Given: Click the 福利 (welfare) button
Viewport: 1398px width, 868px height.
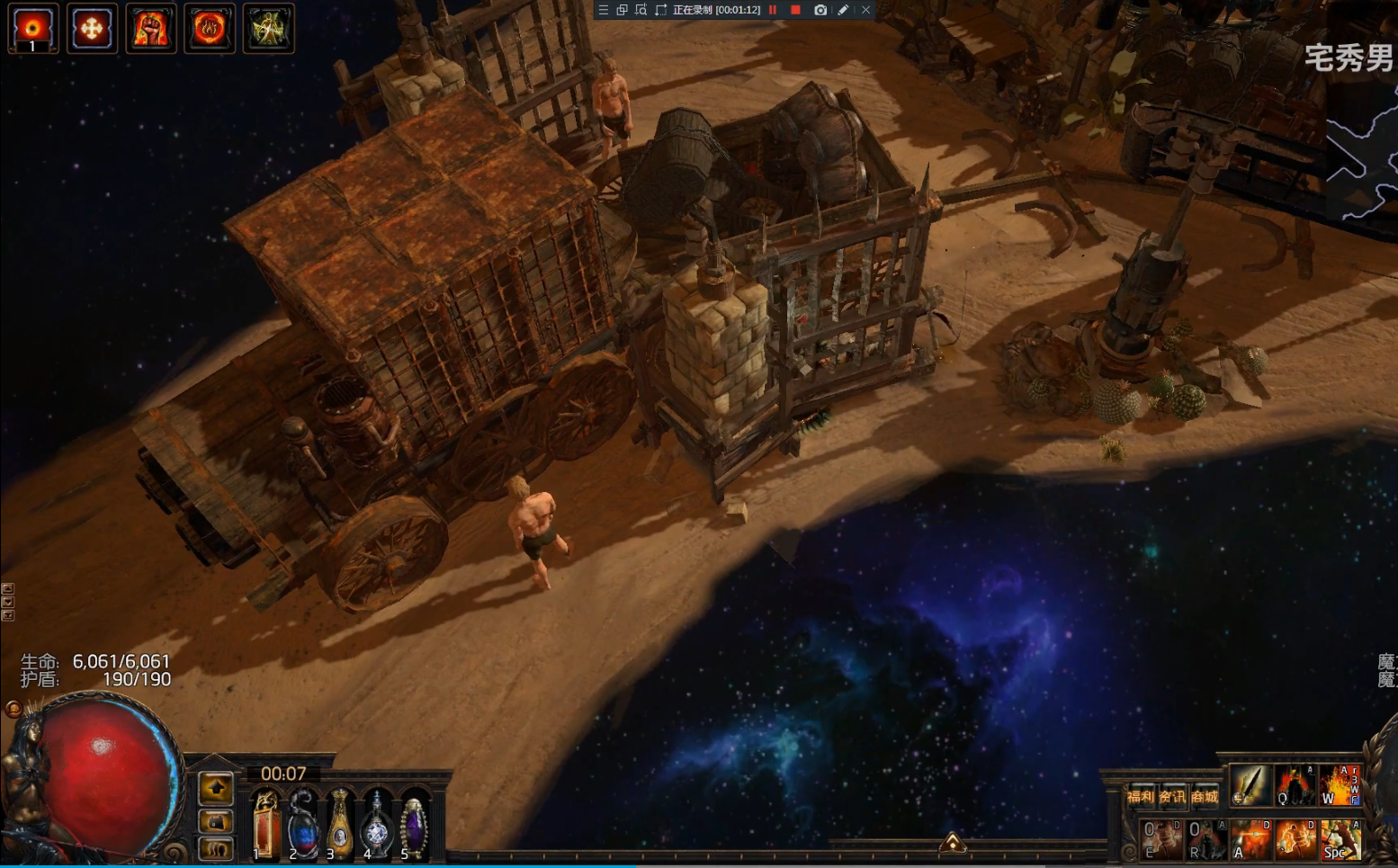Looking at the screenshot, I should (x=1140, y=796).
